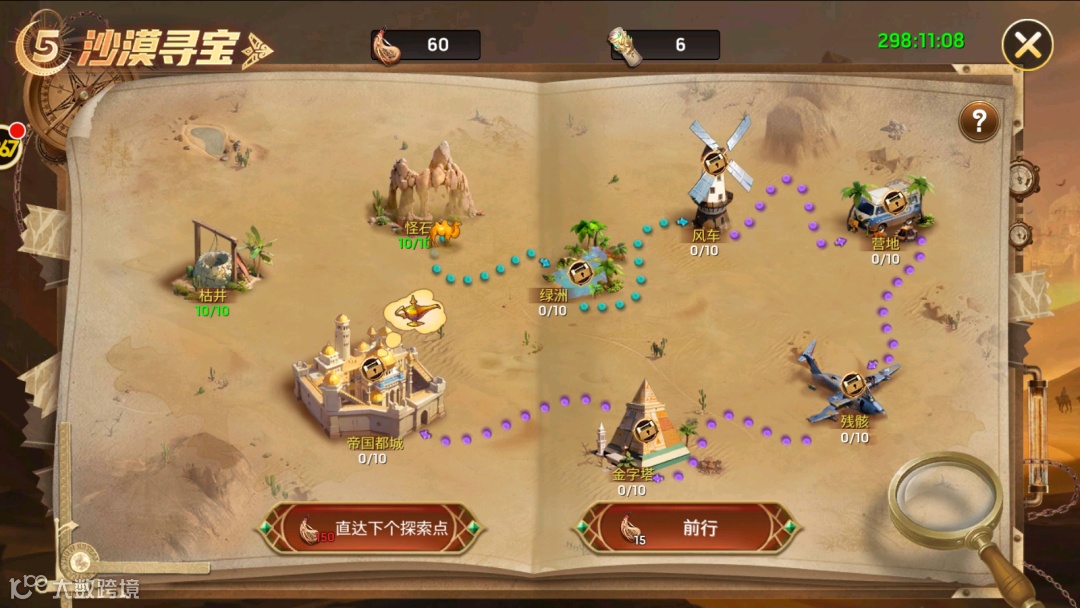Close the desert treasure hunt screen
This screenshot has height=608, width=1080.
click(1027, 45)
